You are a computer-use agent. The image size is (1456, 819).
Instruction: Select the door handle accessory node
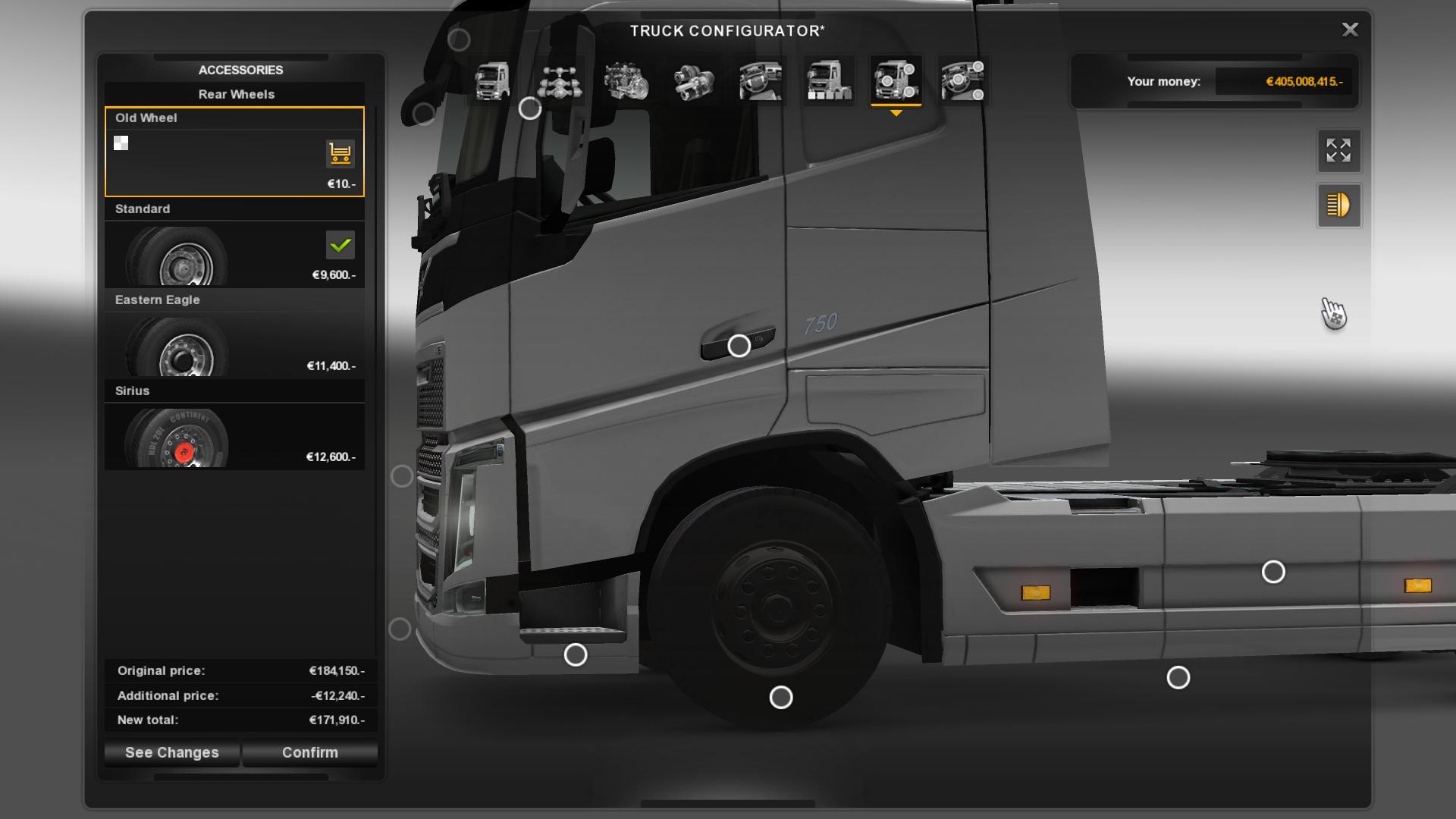pos(739,346)
